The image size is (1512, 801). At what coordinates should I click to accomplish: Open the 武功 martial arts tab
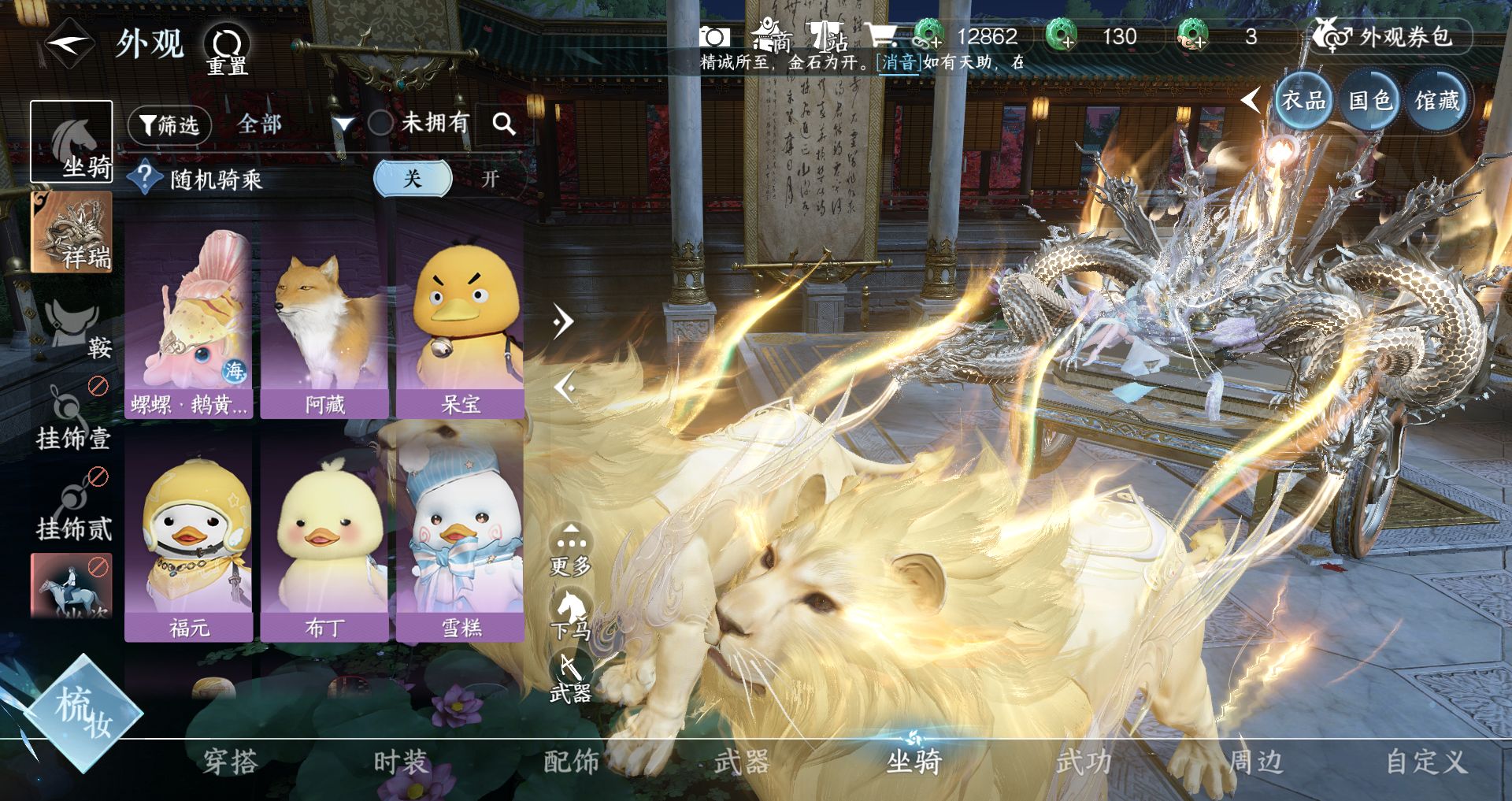tap(1084, 762)
